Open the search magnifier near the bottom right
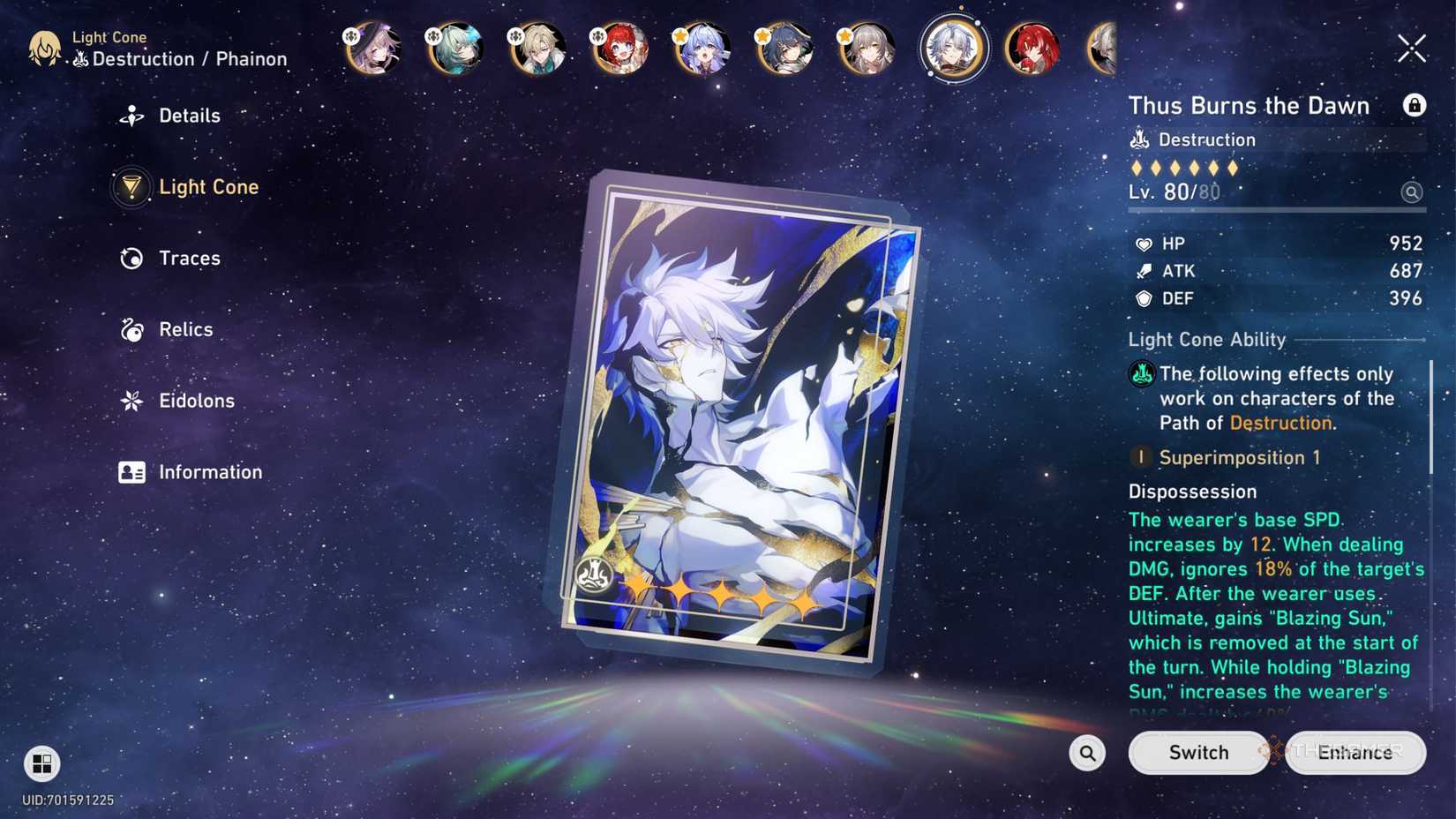 [1086, 753]
